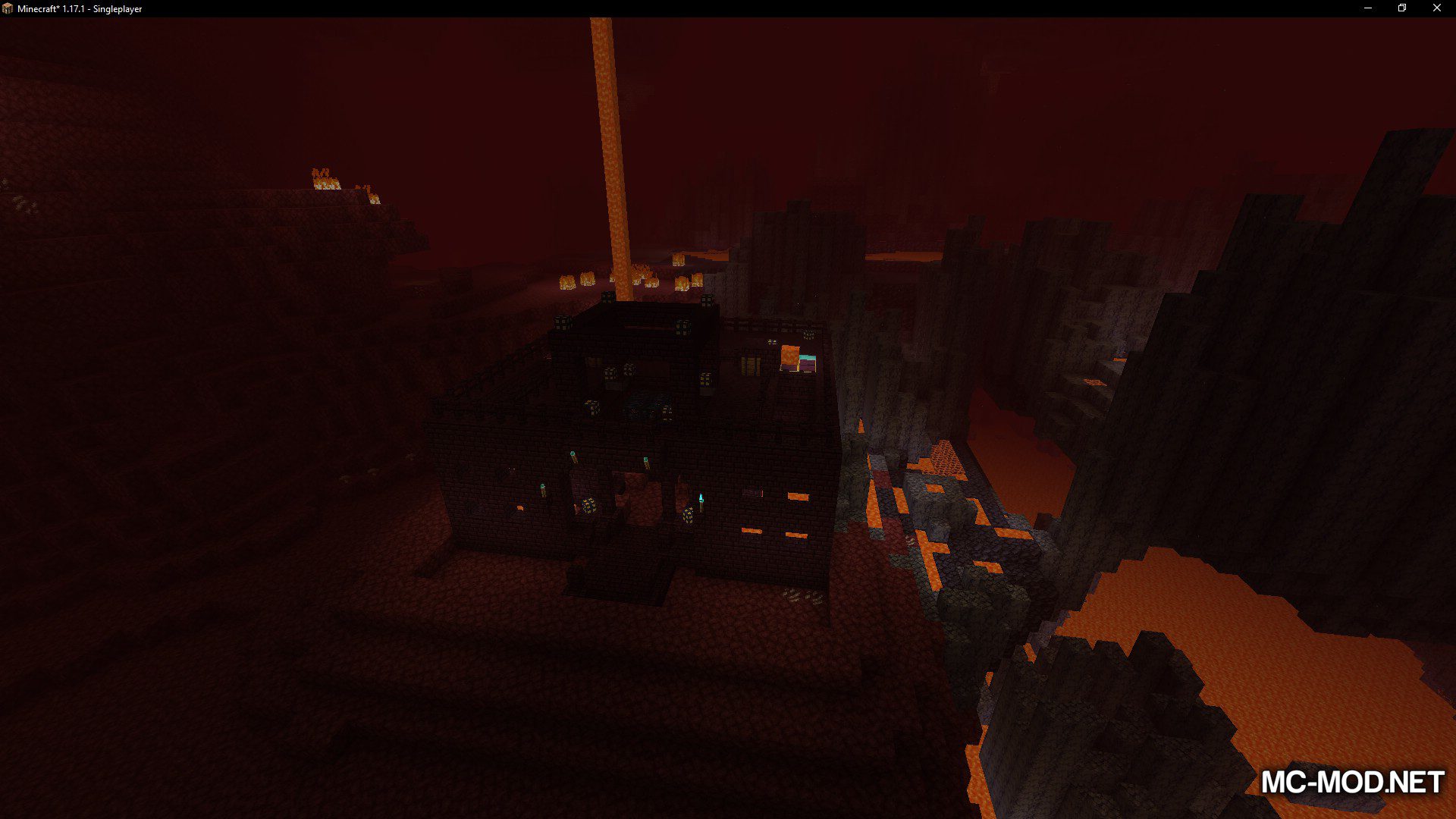This screenshot has height=819, width=1456.
Task: Restore down the game window
Action: (x=1402, y=8)
